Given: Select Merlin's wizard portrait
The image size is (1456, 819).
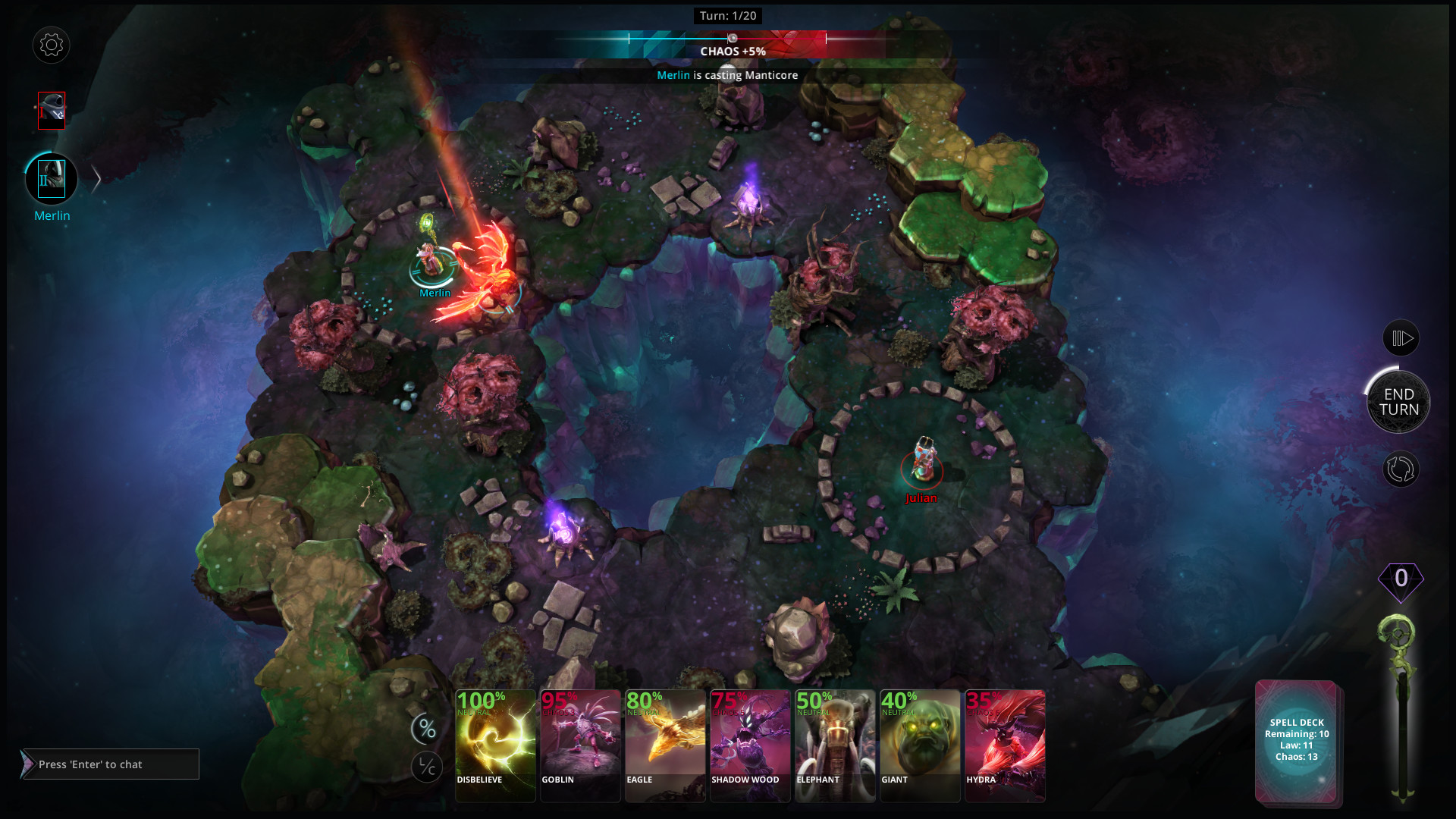Looking at the screenshot, I should (x=52, y=180).
